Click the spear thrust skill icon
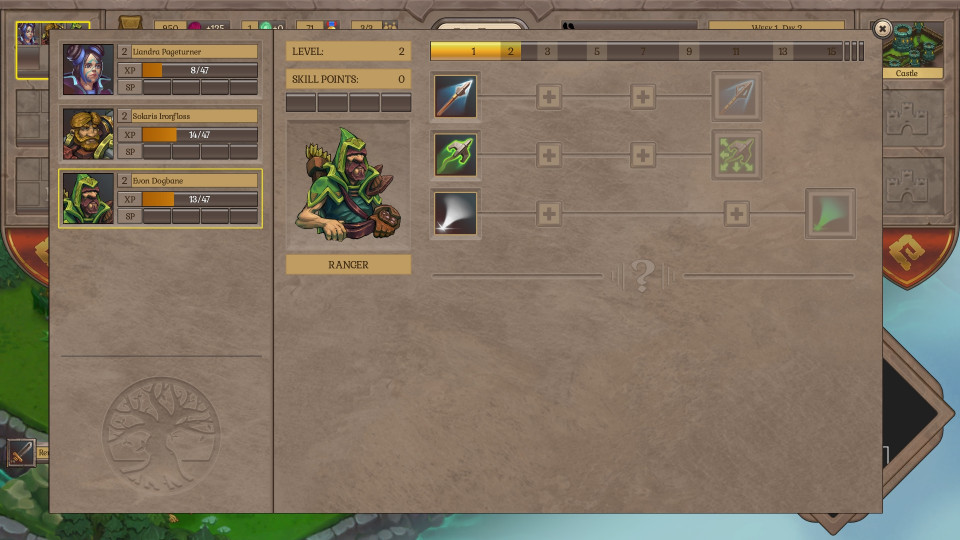960x540 pixels. (456, 97)
